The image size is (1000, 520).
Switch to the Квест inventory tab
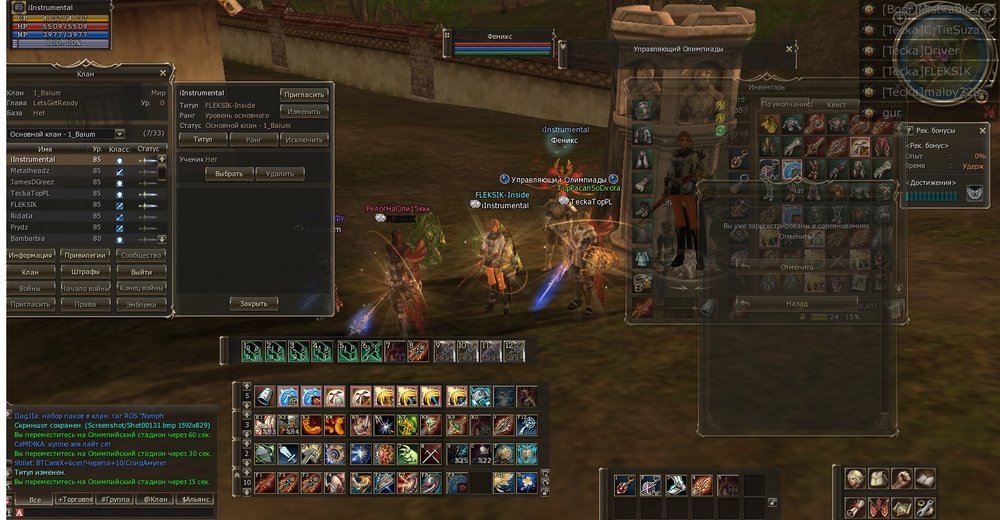(836, 104)
